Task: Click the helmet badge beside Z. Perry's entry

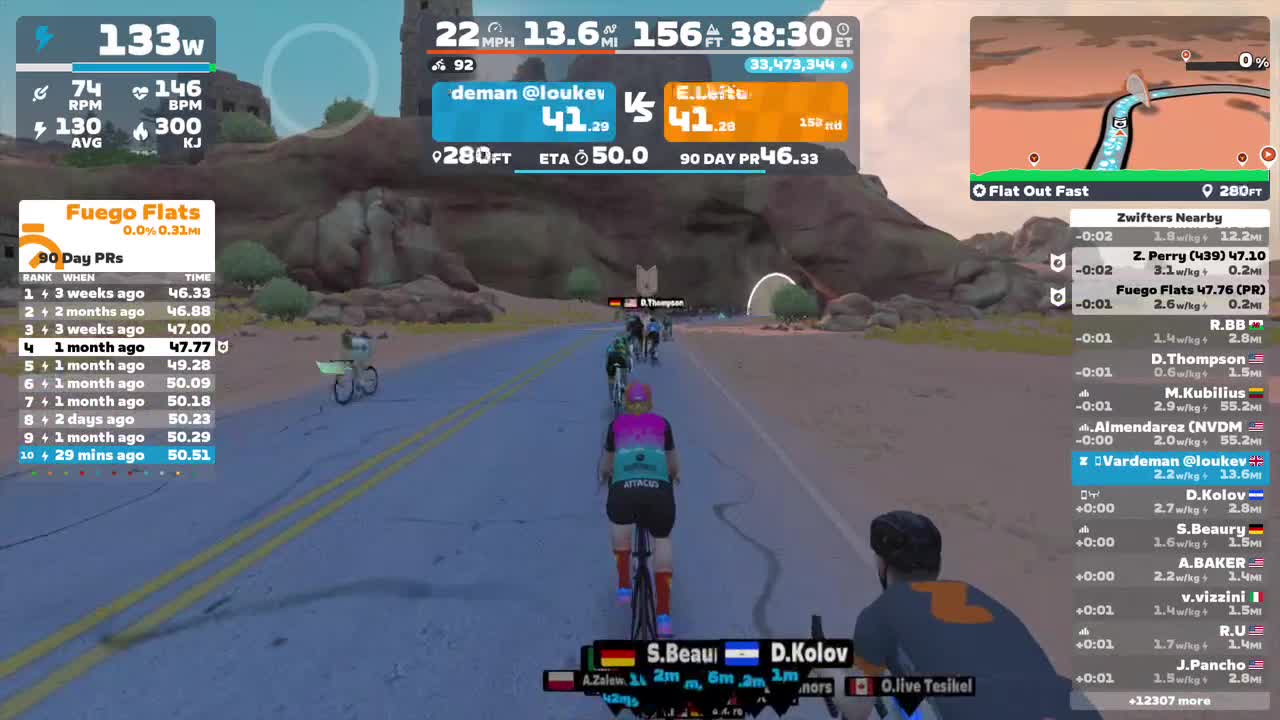Action: coord(1057,262)
